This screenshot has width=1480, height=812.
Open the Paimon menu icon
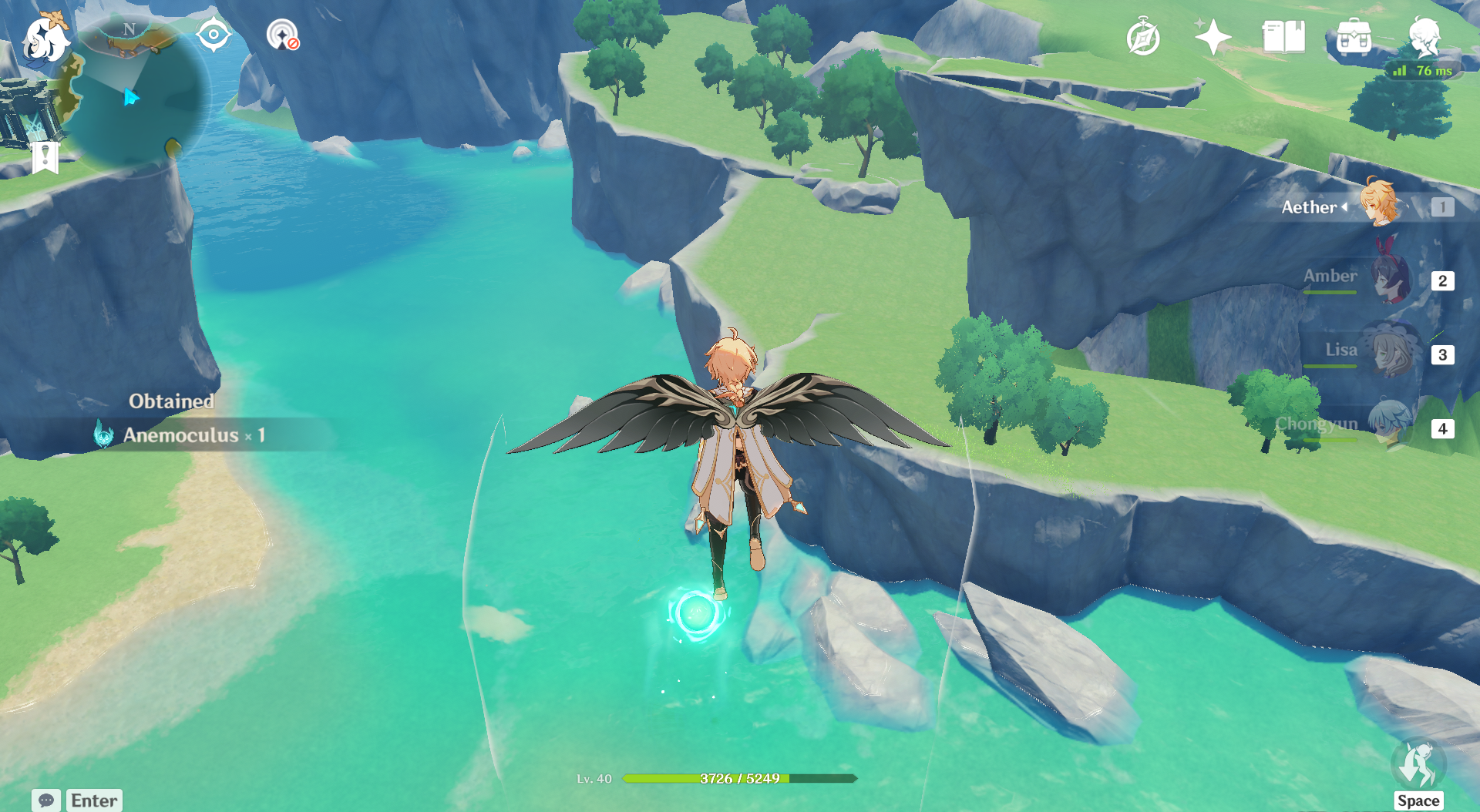tap(45, 39)
